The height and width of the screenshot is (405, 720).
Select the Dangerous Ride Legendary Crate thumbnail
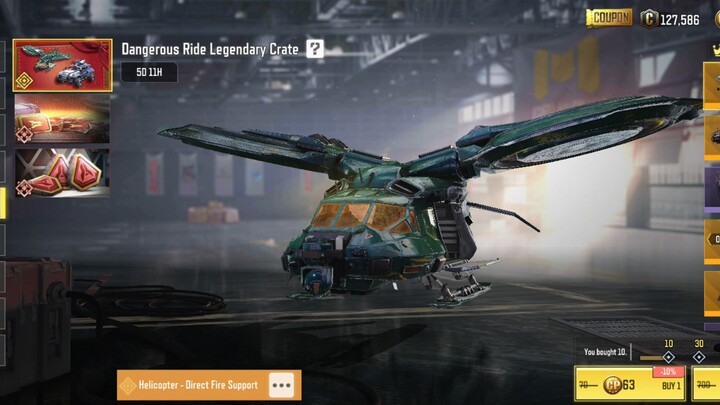(62, 66)
